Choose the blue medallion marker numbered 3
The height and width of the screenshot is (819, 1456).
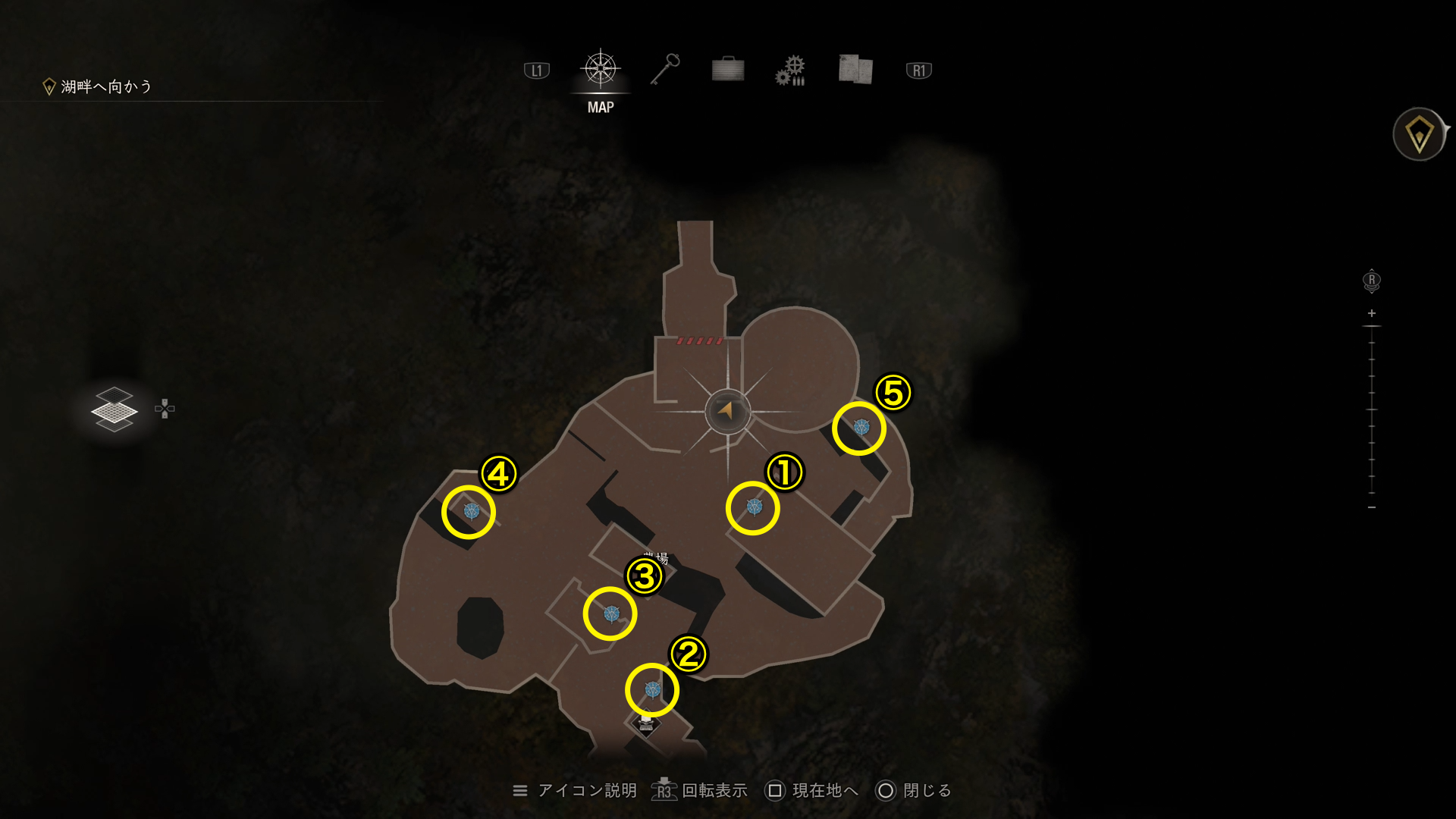pyautogui.click(x=611, y=613)
